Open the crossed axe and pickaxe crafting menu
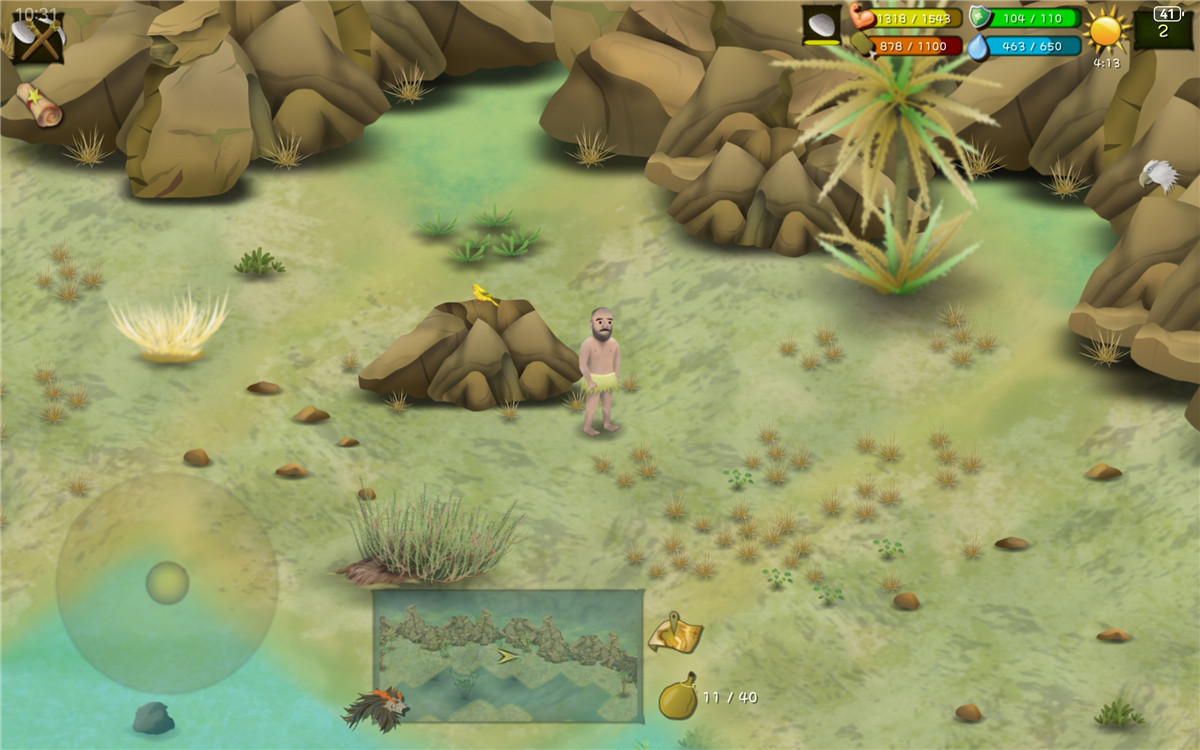1200x750 pixels. tap(37, 38)
